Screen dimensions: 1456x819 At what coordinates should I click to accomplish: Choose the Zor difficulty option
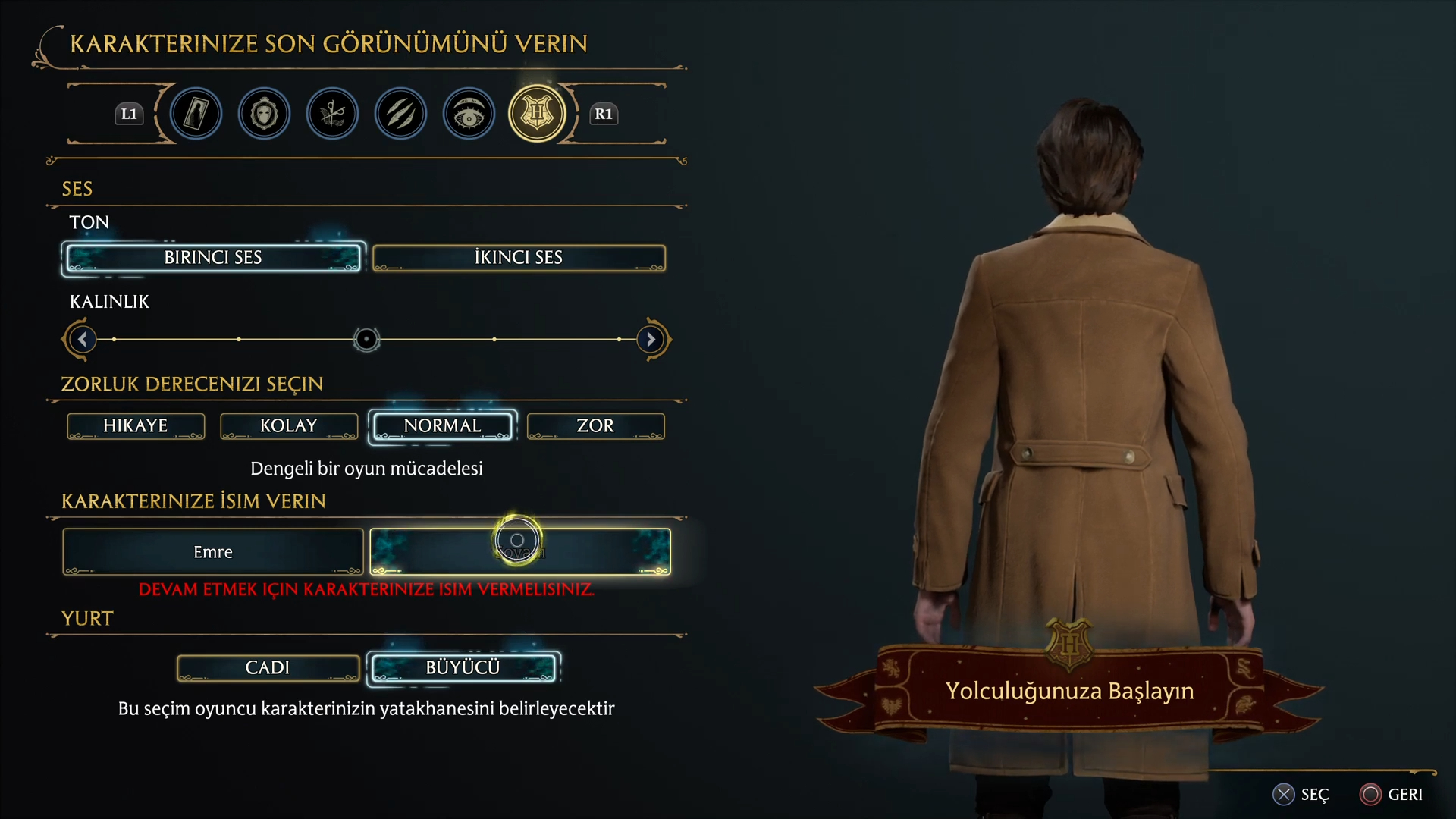pyautogui.click(x=595, y=426)
